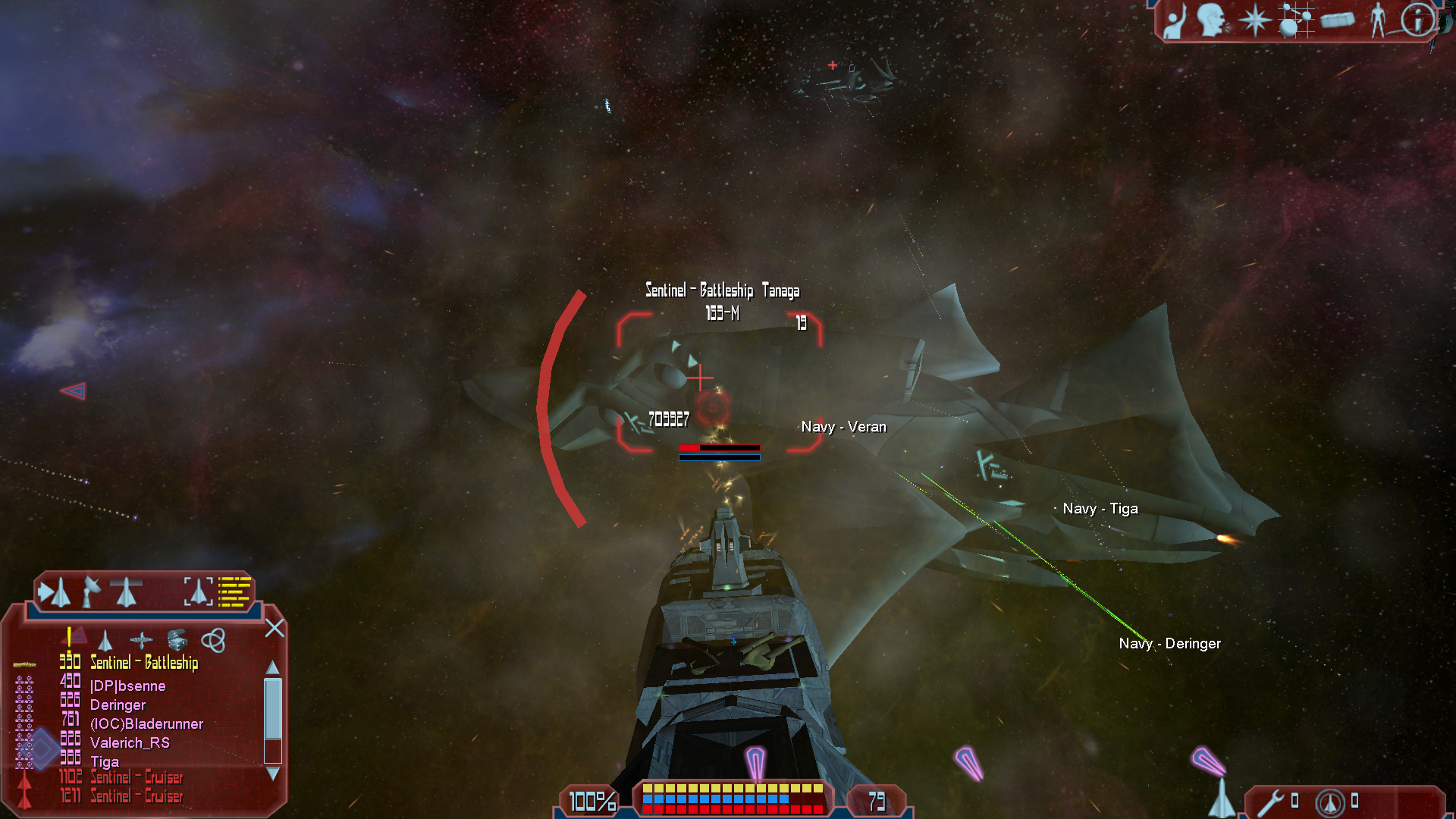Image resolution: width=1456 pixels, height=819 pixels.
Task: Filter list by treasure chest icon
Action: (177, 640)
